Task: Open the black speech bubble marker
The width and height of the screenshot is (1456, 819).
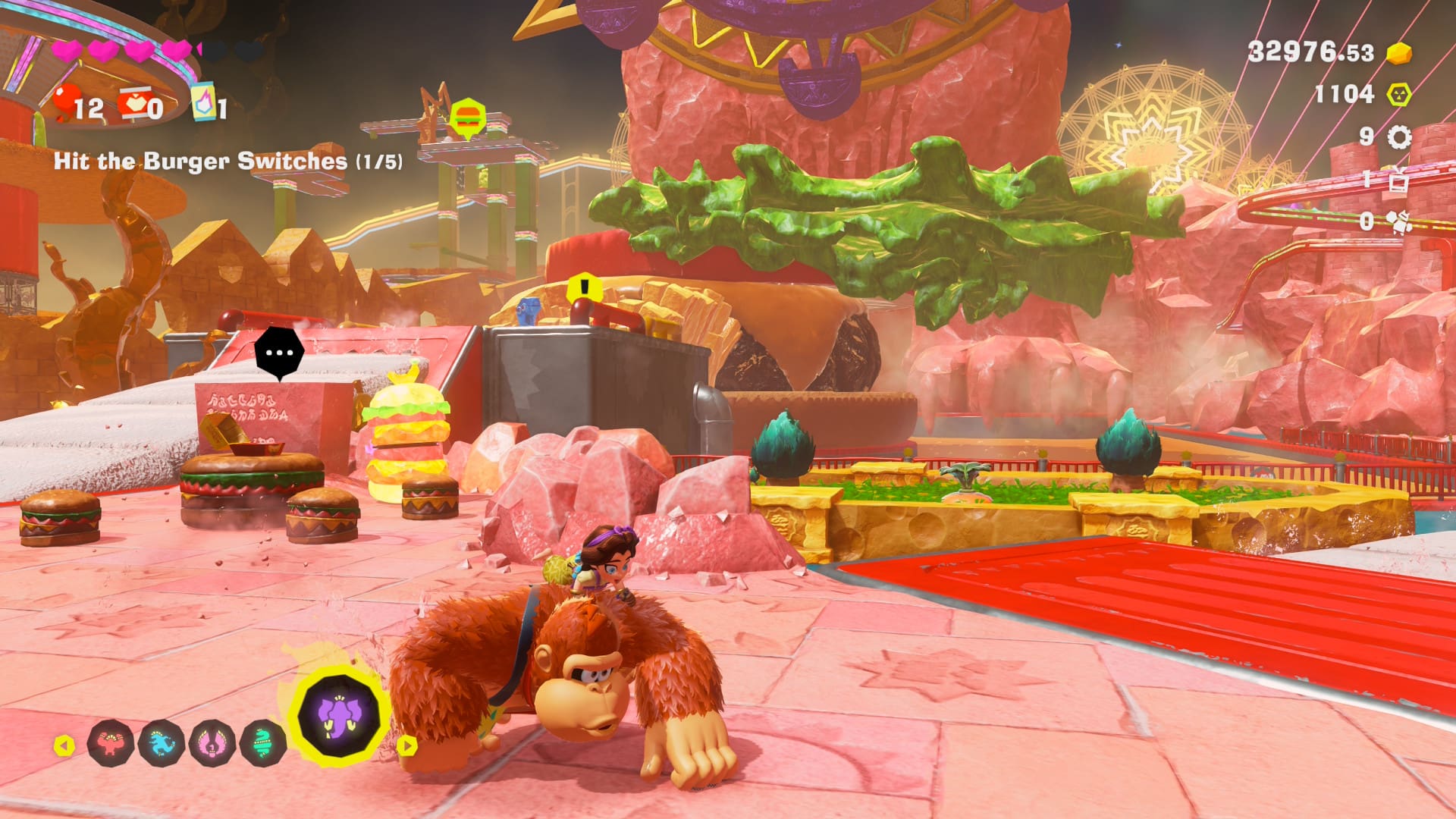Action: point(279,353)
